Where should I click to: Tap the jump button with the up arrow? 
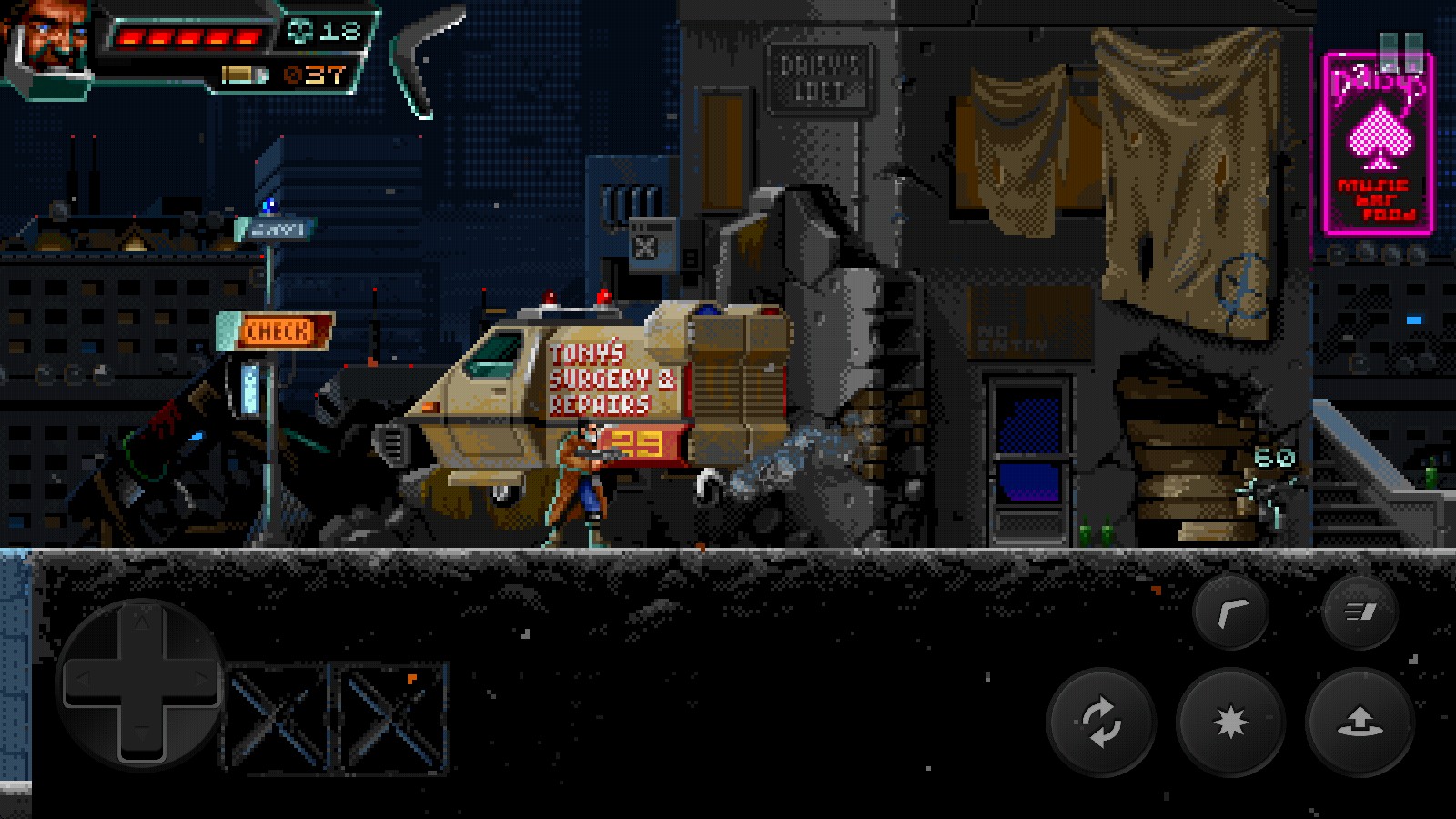pyautogui.click(x=1360, y=722)
